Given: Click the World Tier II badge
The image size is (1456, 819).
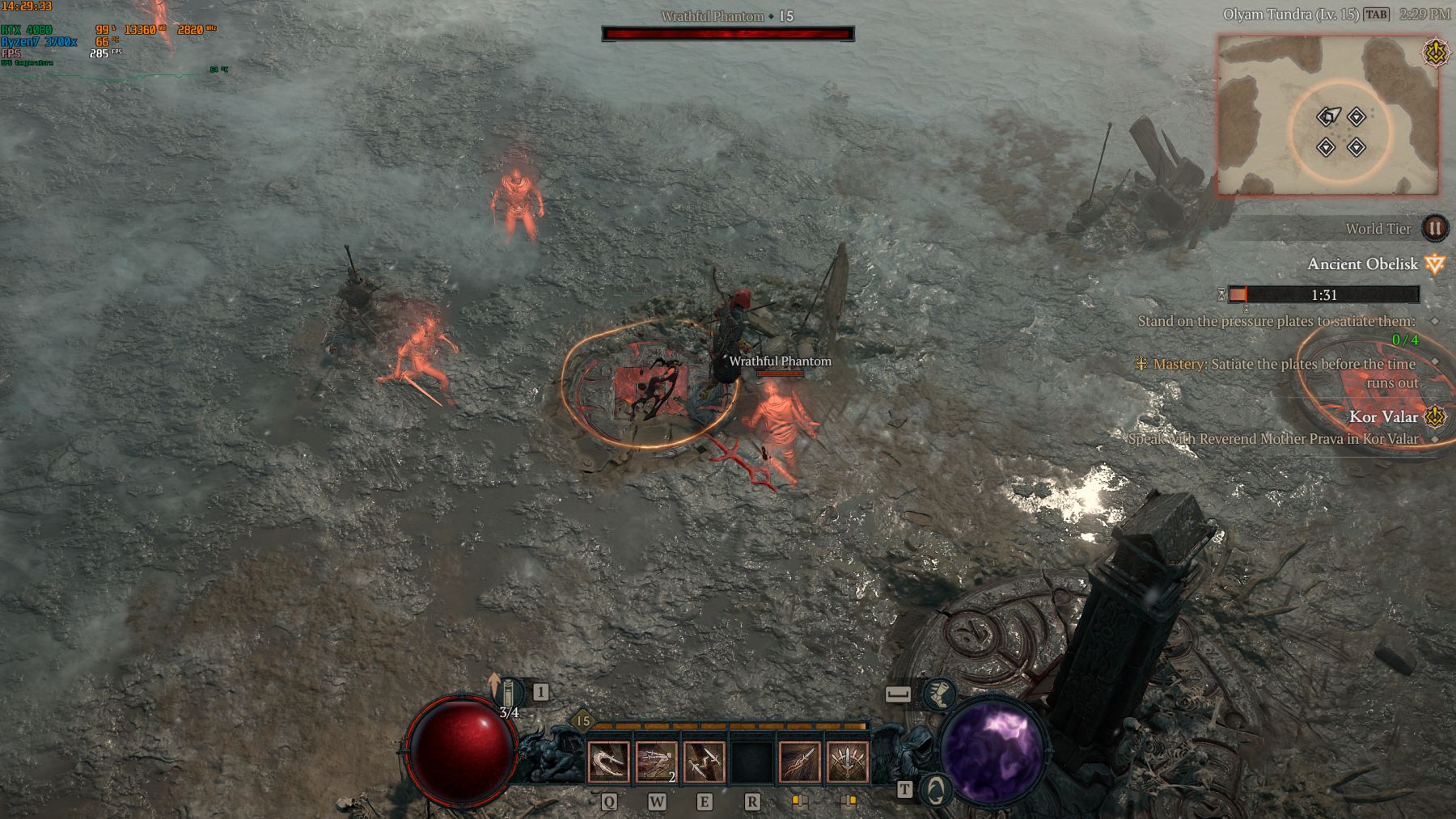Looking at the screenshot, I should tap(1434, 229).
